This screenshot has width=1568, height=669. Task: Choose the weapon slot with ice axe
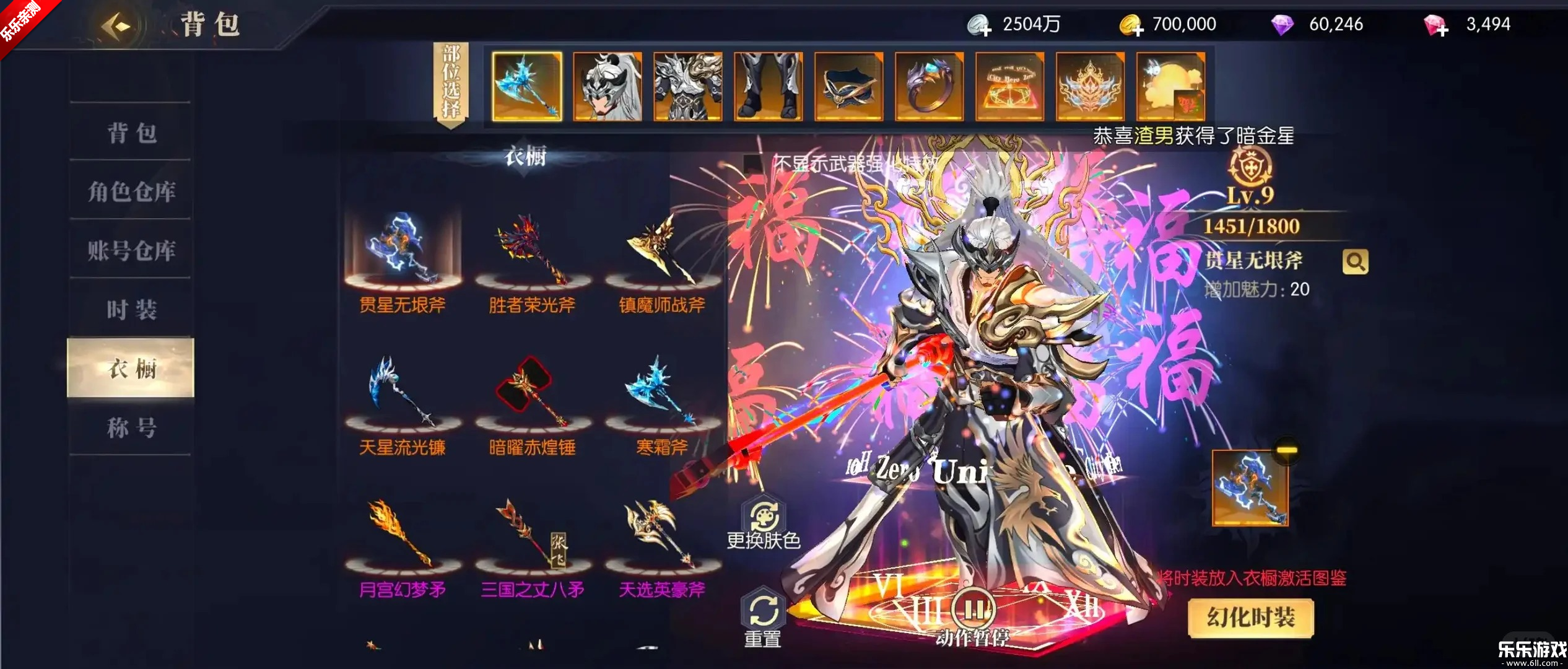click(527, 86)
